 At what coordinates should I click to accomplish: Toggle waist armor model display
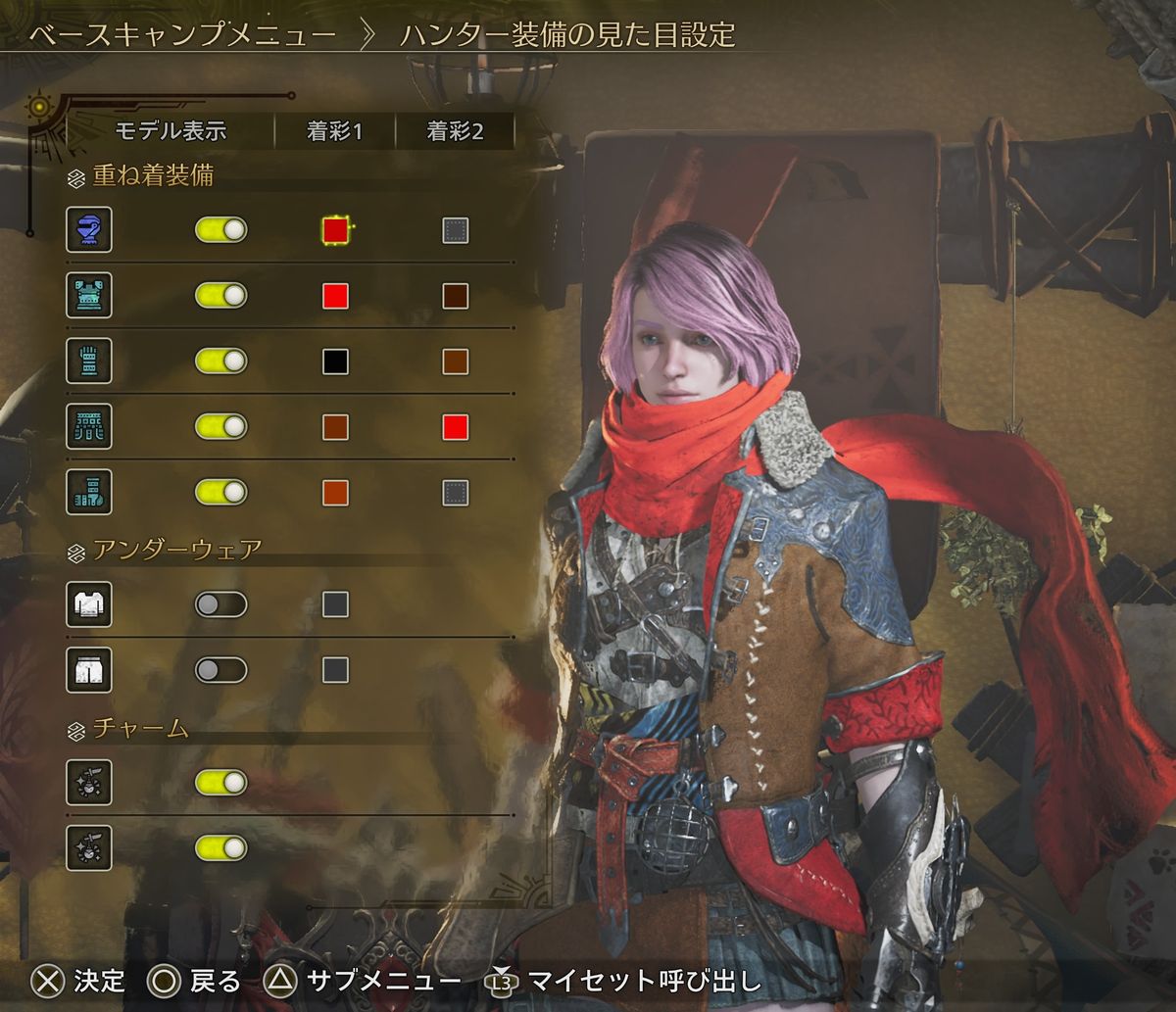(220, 426)
